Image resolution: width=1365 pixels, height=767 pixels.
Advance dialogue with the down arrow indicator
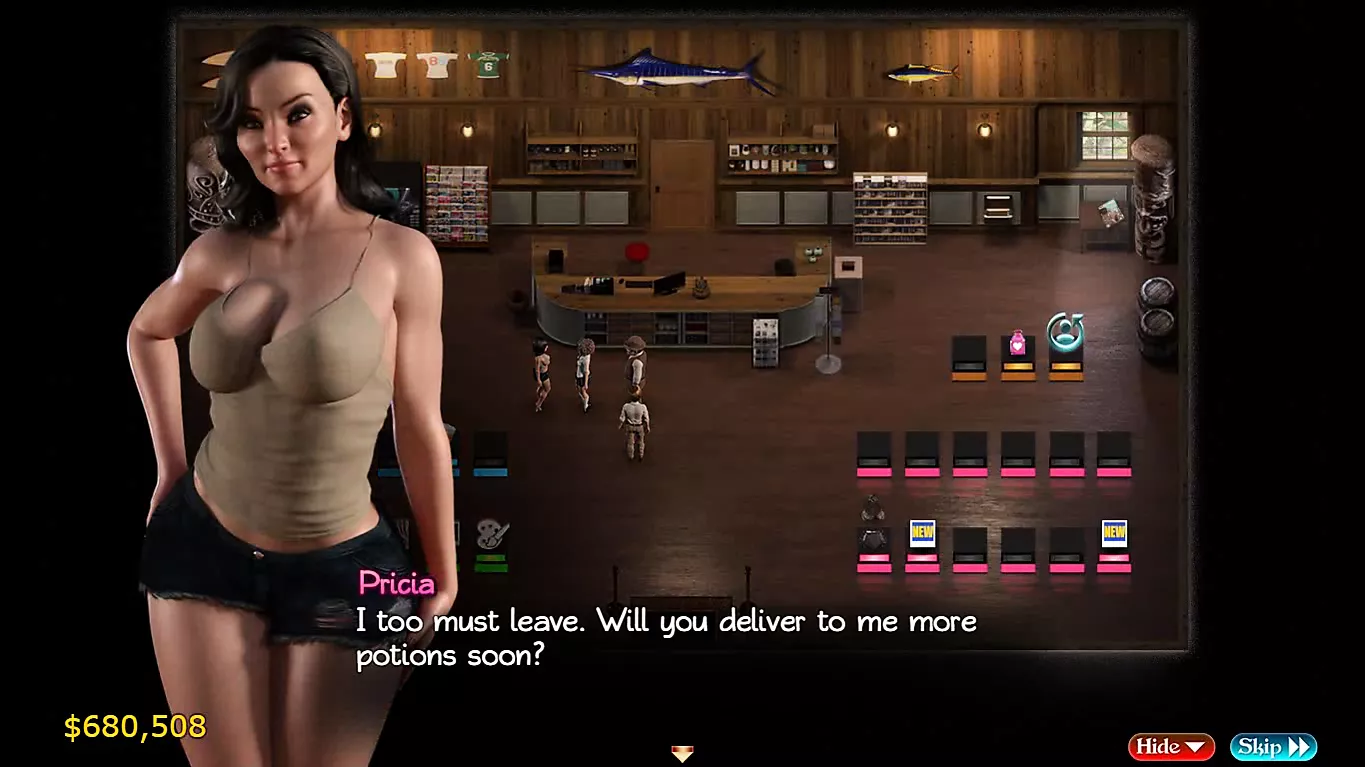tap(682, 753)
